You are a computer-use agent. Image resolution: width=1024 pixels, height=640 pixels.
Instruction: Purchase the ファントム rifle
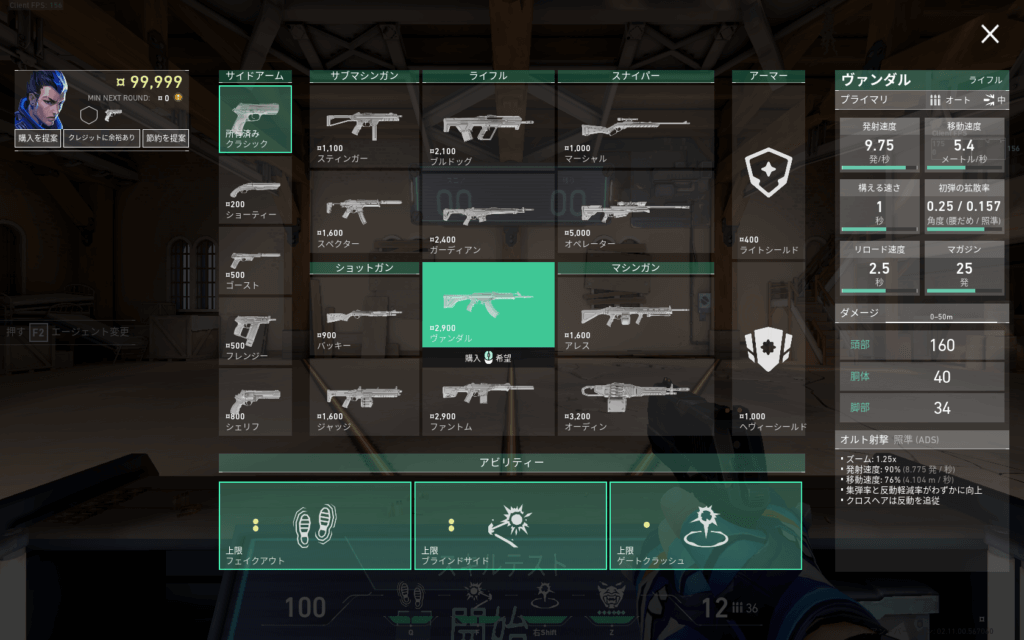tap(488, 396)
